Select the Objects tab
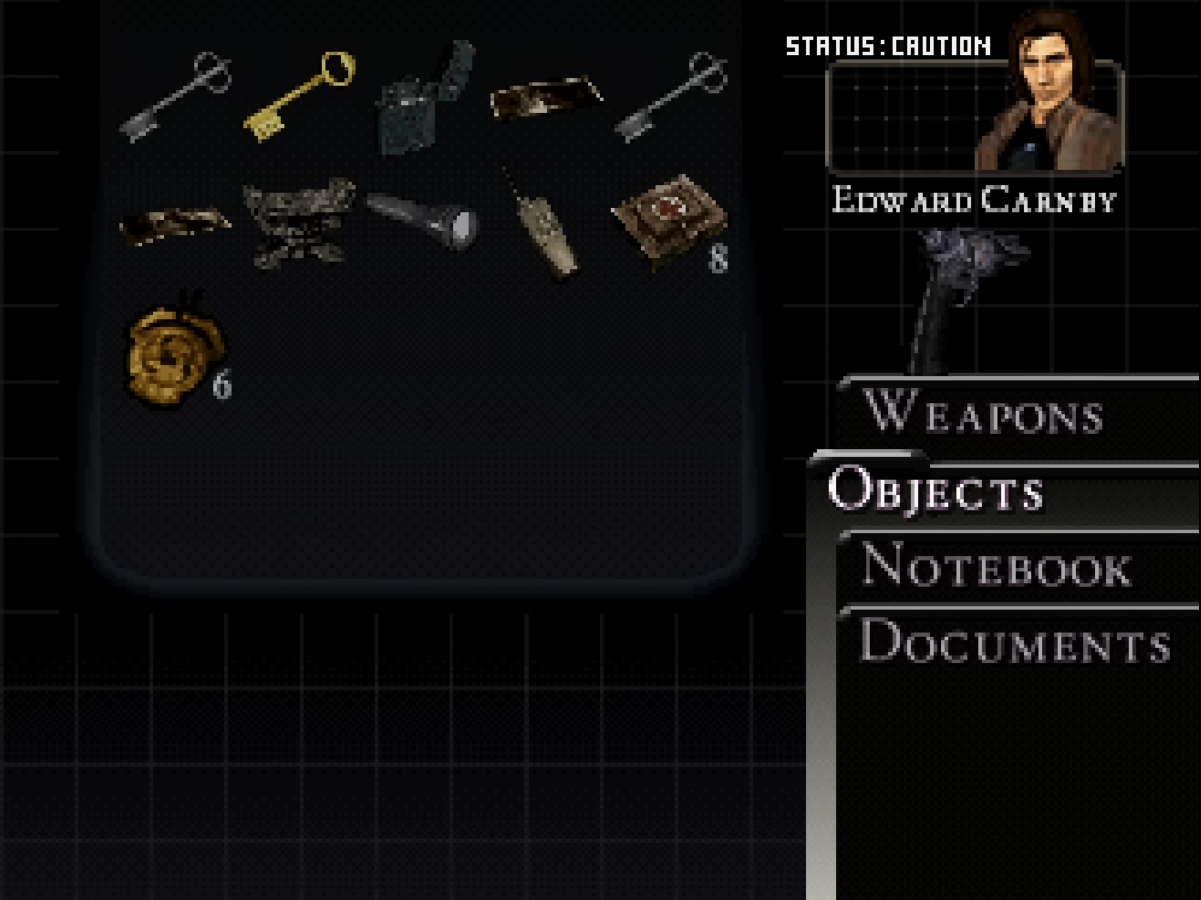The height and width of the screenshot is (900, 1201). pyautogui.click(x=936, y=491)
